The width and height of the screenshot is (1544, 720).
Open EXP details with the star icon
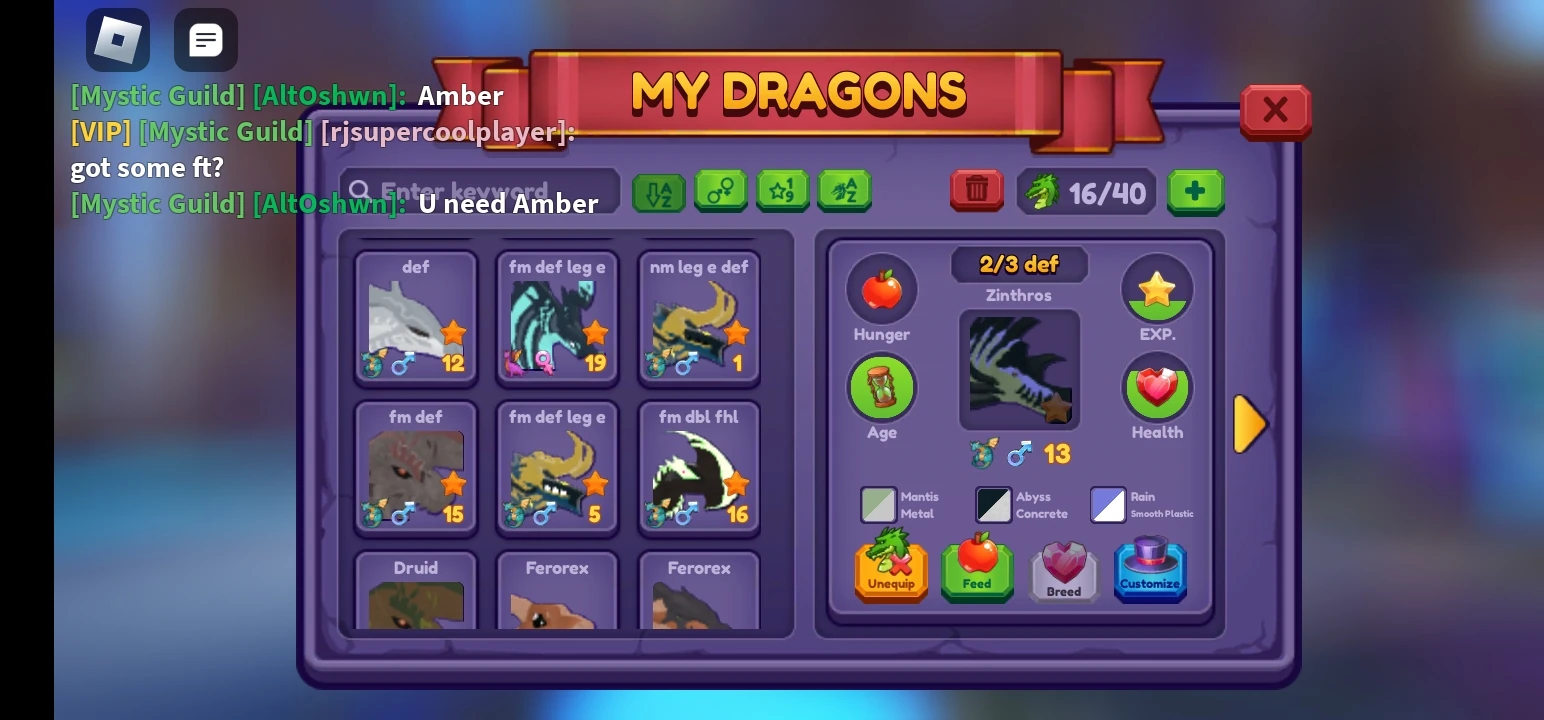(1157, 288)
